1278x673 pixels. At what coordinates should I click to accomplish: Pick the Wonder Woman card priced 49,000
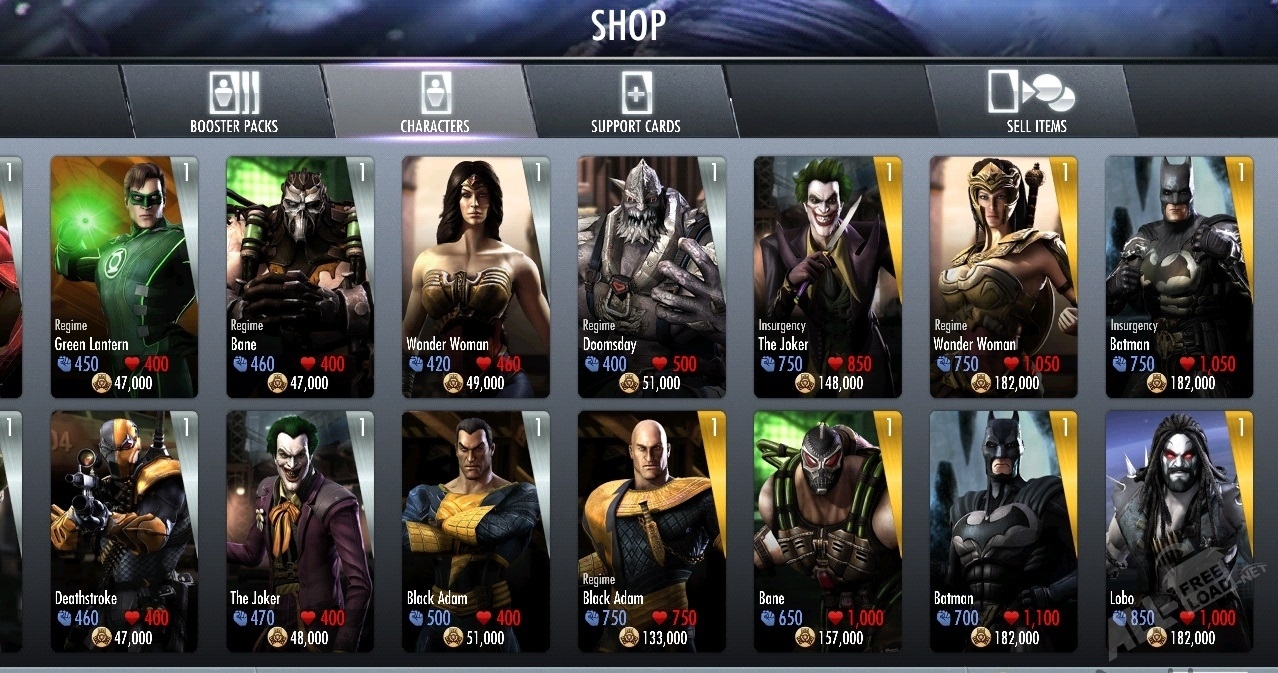tap(476, 275)
